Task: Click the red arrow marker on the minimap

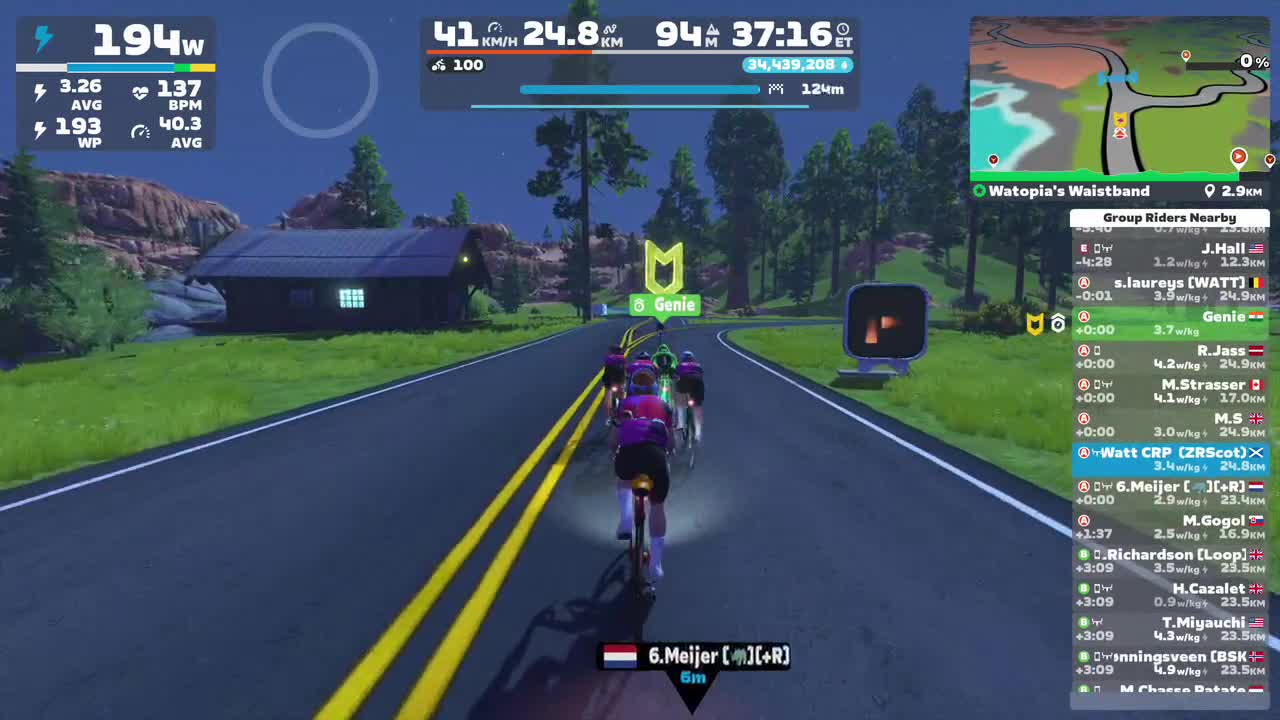Action: [1238, 157]
